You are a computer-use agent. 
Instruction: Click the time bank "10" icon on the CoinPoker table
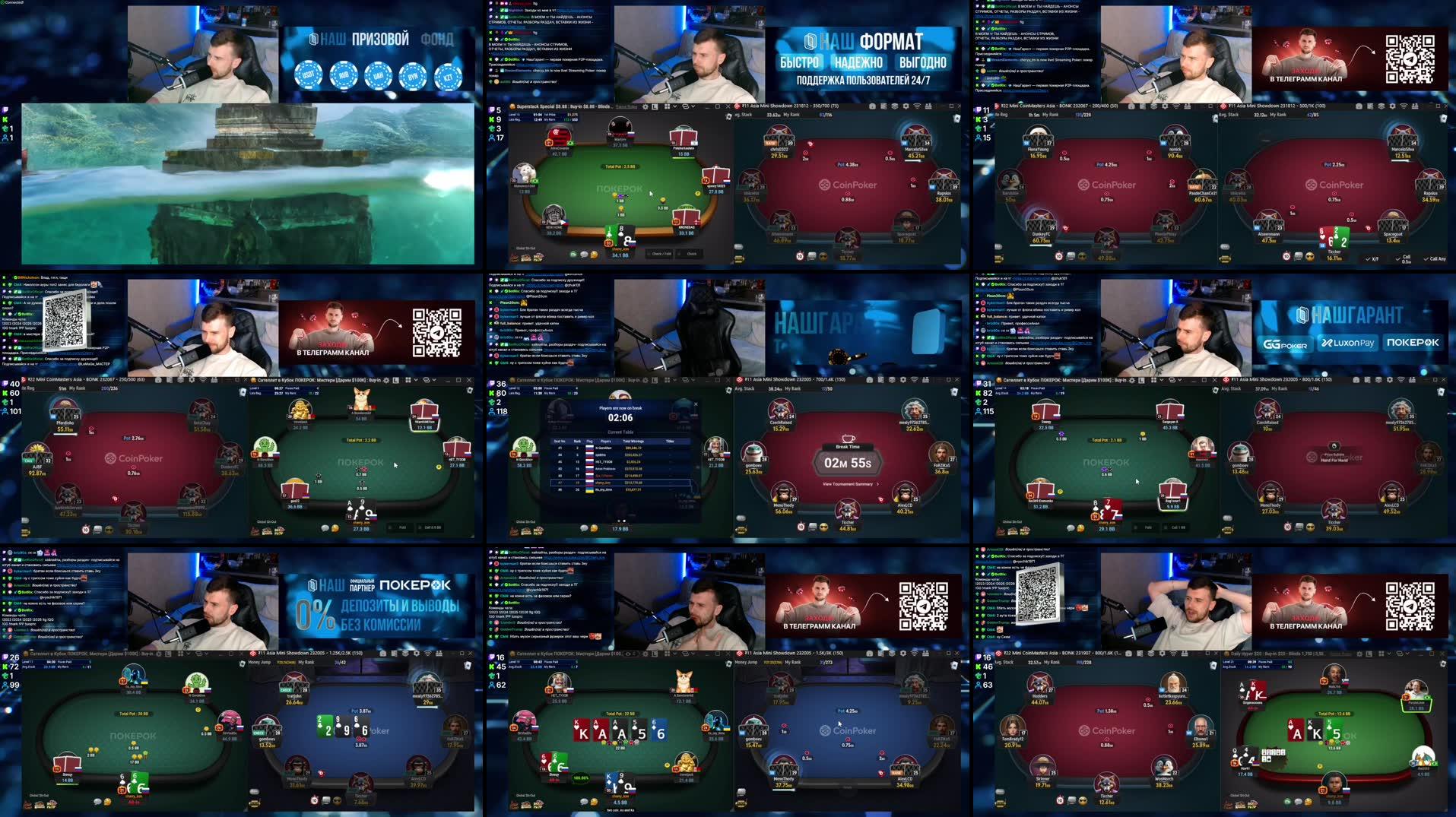[x=1286, y=256]
